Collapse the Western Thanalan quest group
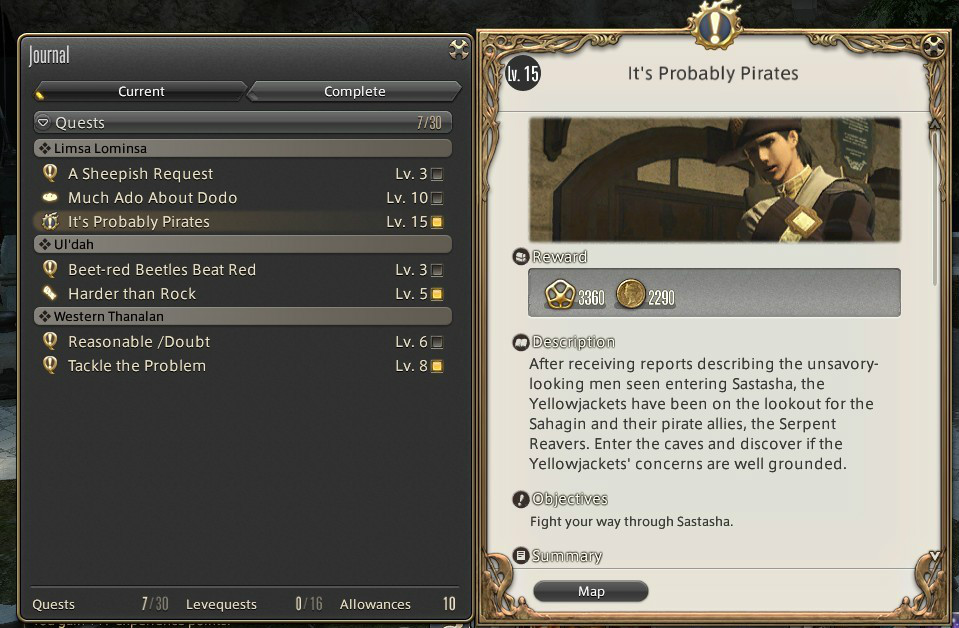 click(44, 316)
